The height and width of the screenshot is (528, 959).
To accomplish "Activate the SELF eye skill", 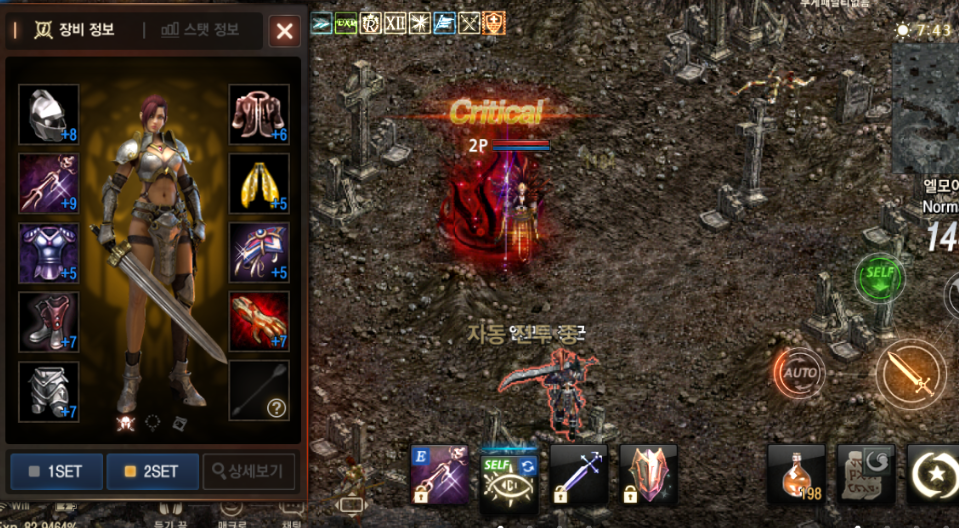I will (x=509, y=475).
